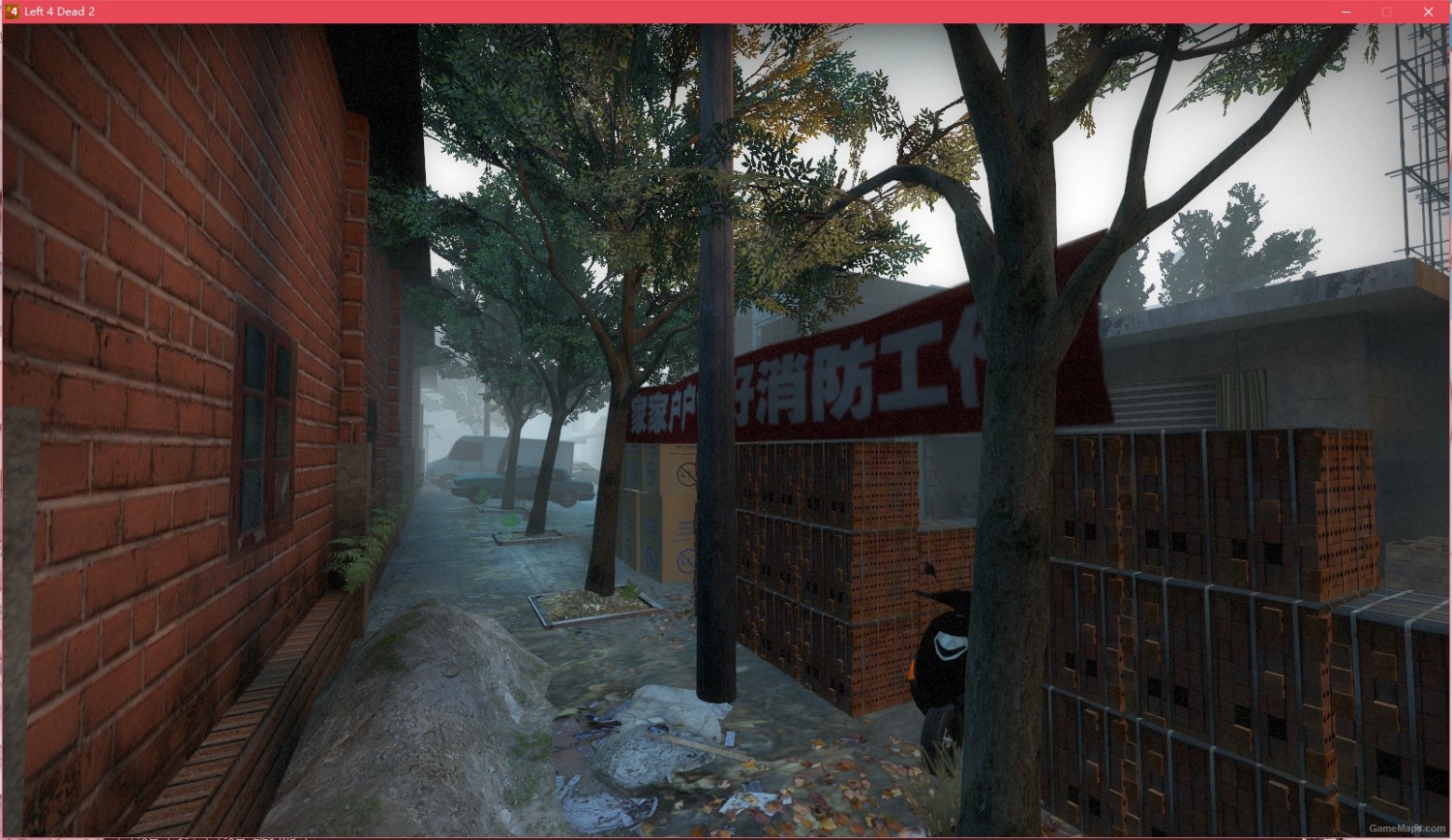Viewport: 1452px width, 840px height.
Task: Click the maximize button on the title bar
Action: [1387, 11]
